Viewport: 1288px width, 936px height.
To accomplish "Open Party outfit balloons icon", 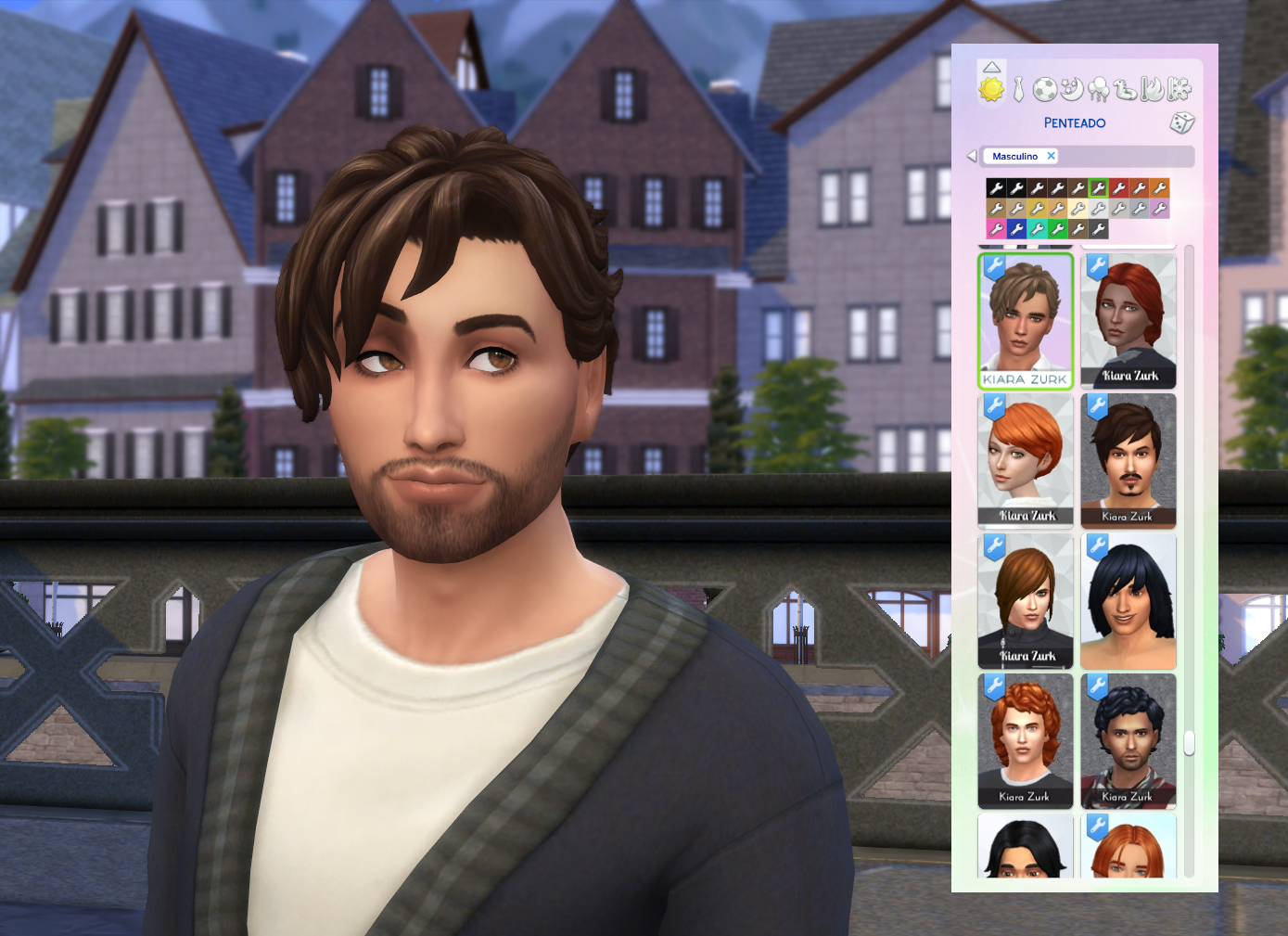I will coord(1100,89).
